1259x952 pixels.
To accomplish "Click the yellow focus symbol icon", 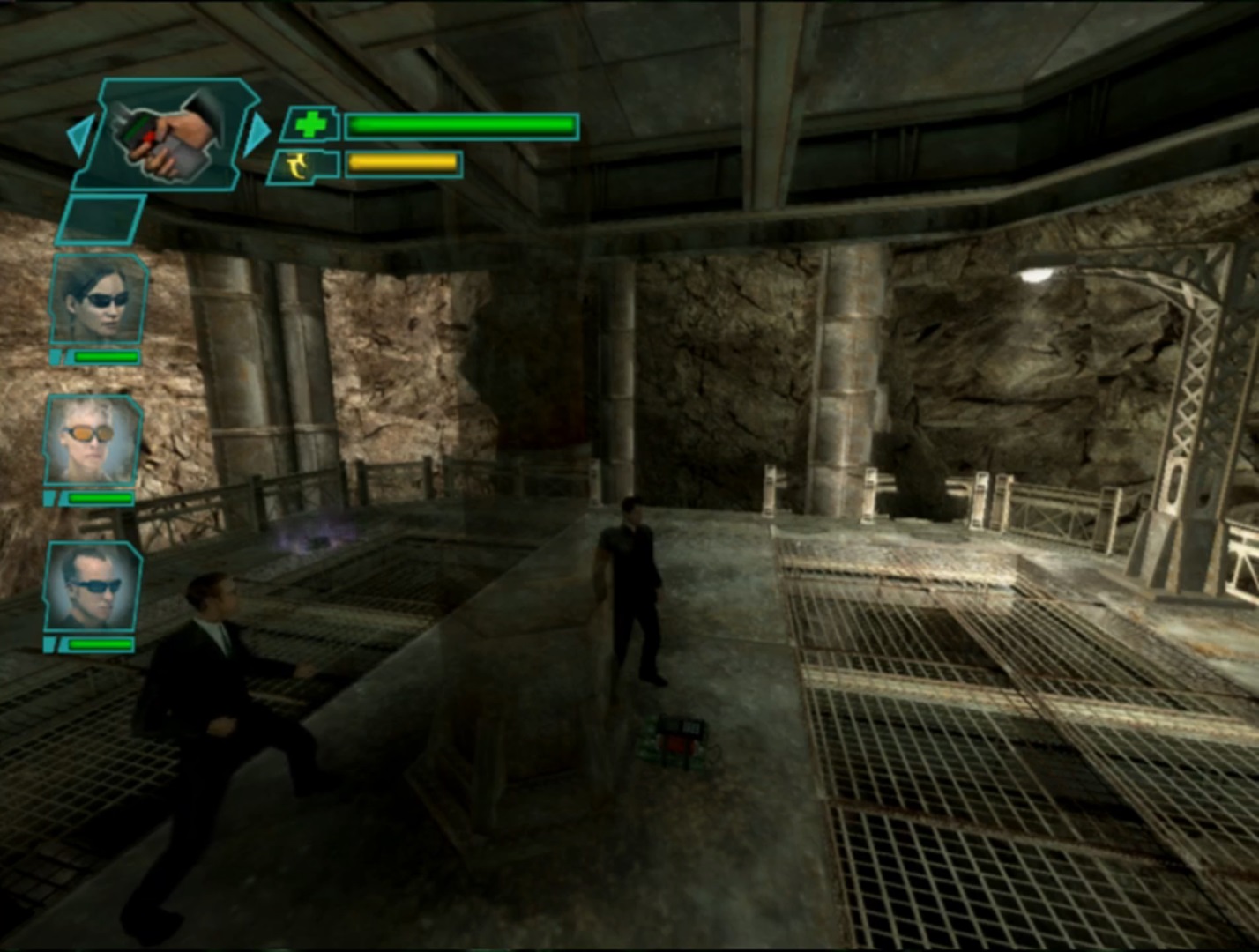I will 302,165.
